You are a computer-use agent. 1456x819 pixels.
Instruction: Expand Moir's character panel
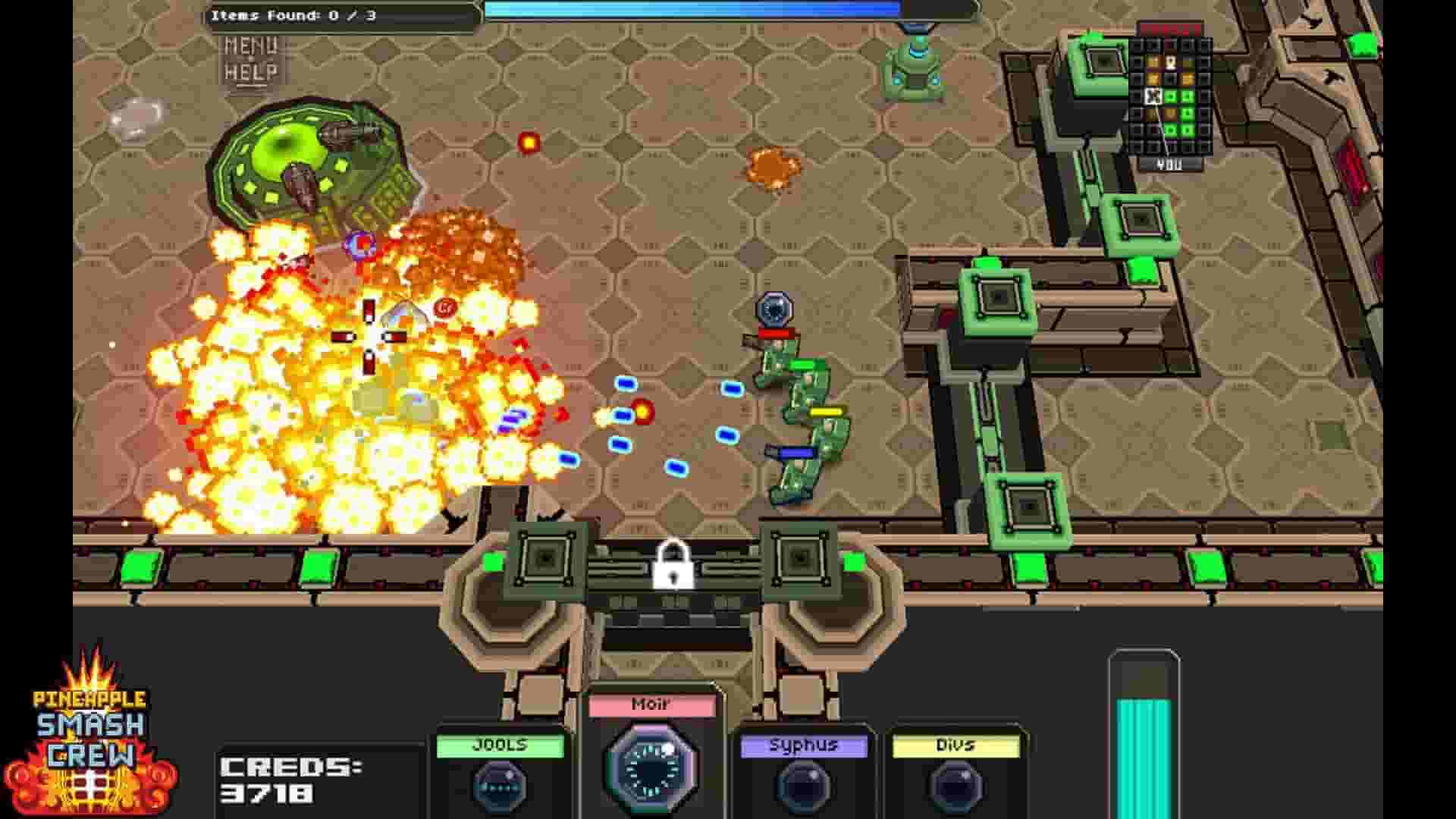click(652, 751)
